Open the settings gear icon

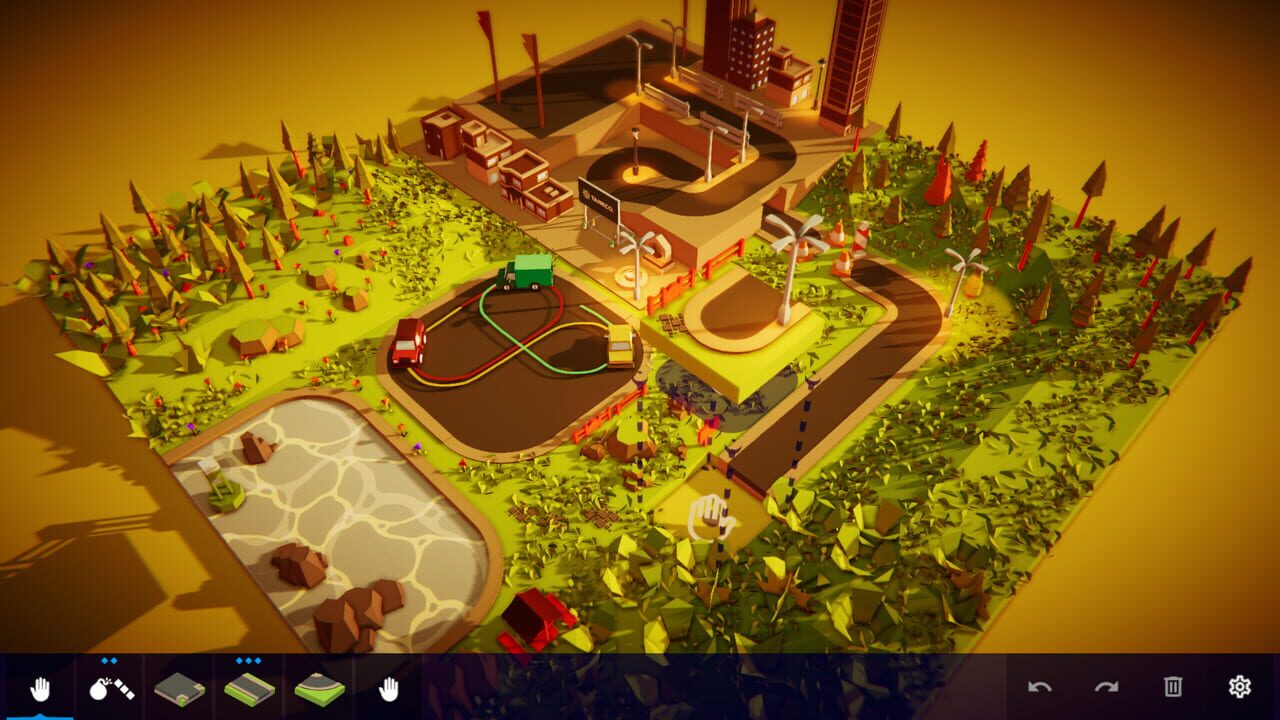[x=1238, y=688]
